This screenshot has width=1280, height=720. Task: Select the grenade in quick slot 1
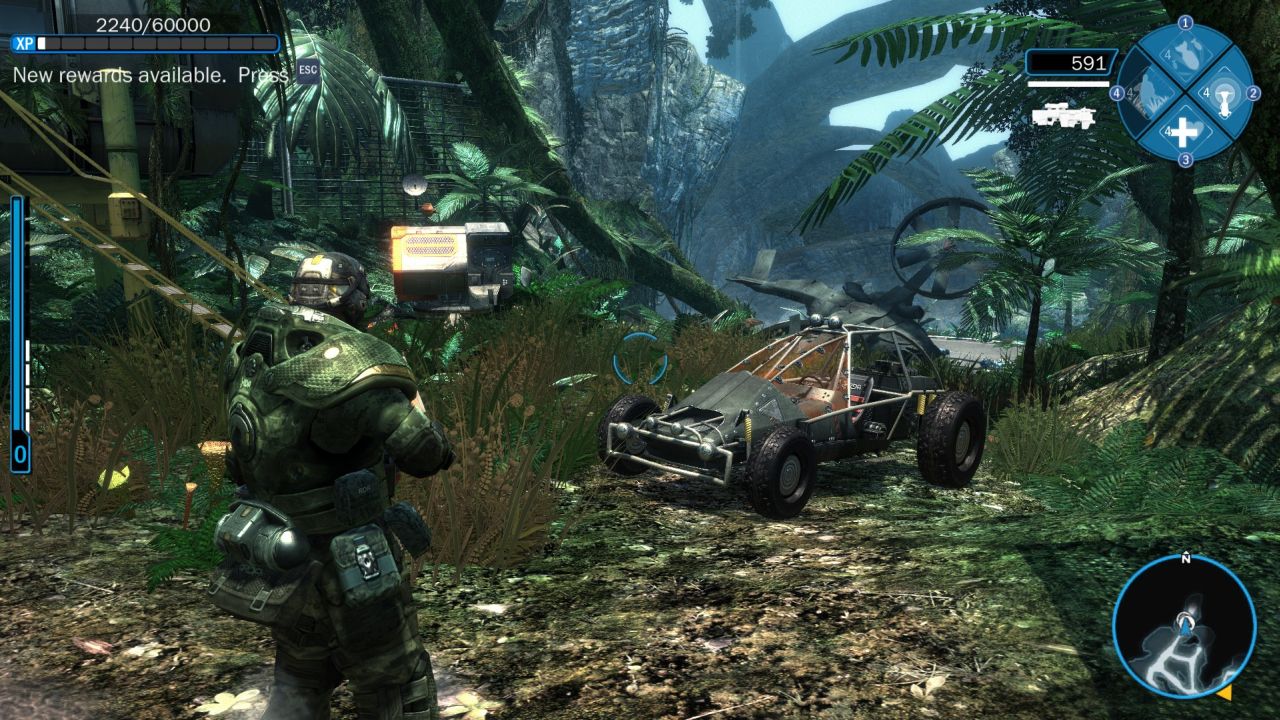pyautogui.click(x=1188, y=56)
